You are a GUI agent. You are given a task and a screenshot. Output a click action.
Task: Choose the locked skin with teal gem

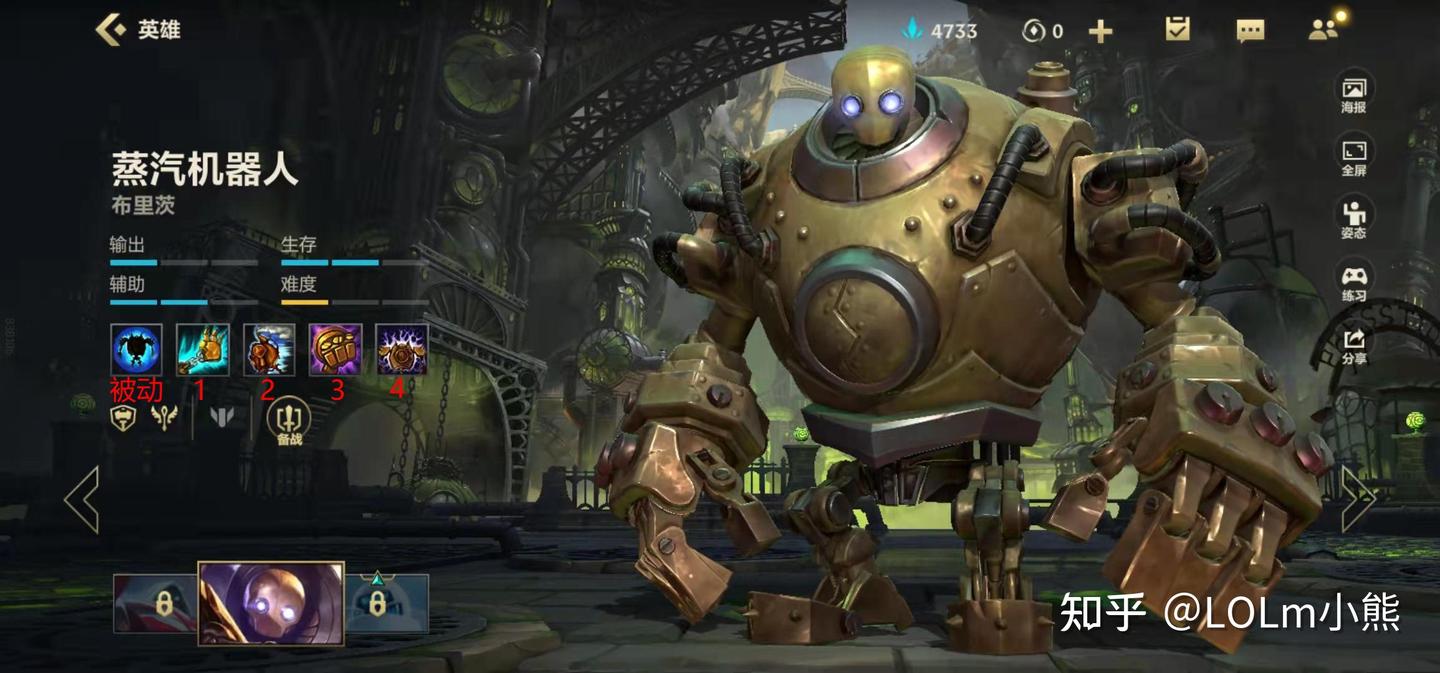[x=387, y=604]
